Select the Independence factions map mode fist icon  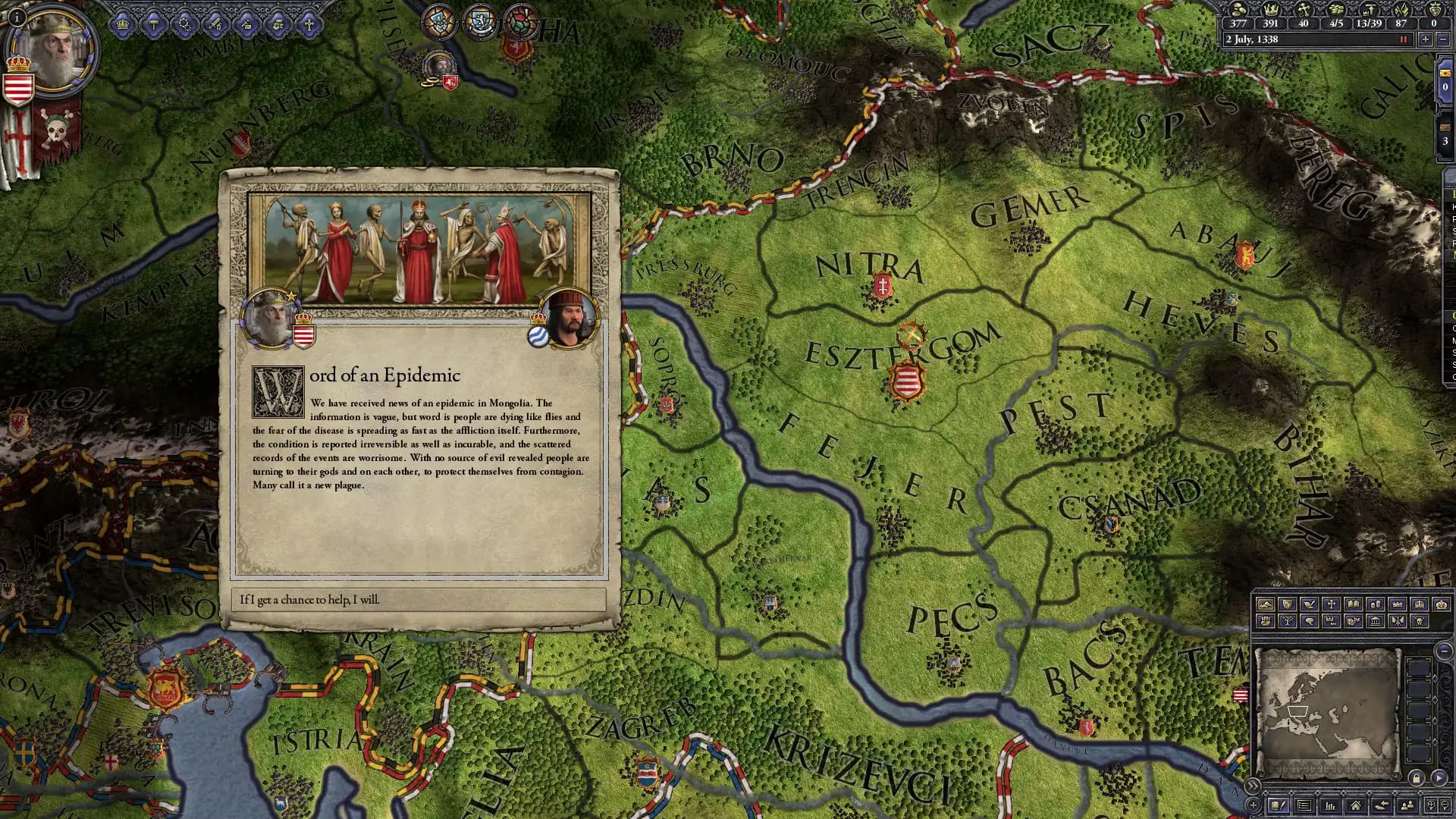(x=1265, y=622)
